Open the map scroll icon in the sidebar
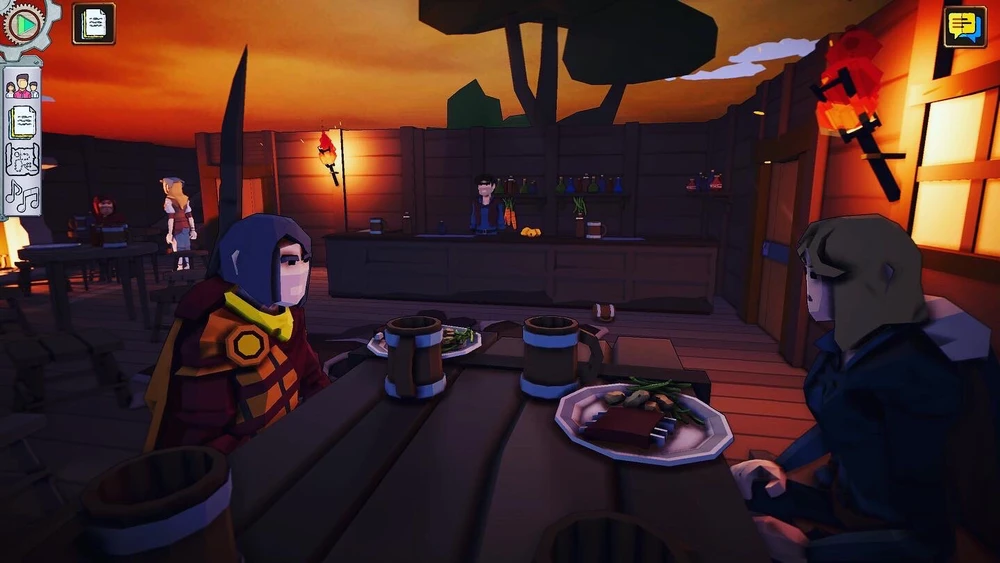This screenshot has height=563, width=1000. tap(22, 159)
